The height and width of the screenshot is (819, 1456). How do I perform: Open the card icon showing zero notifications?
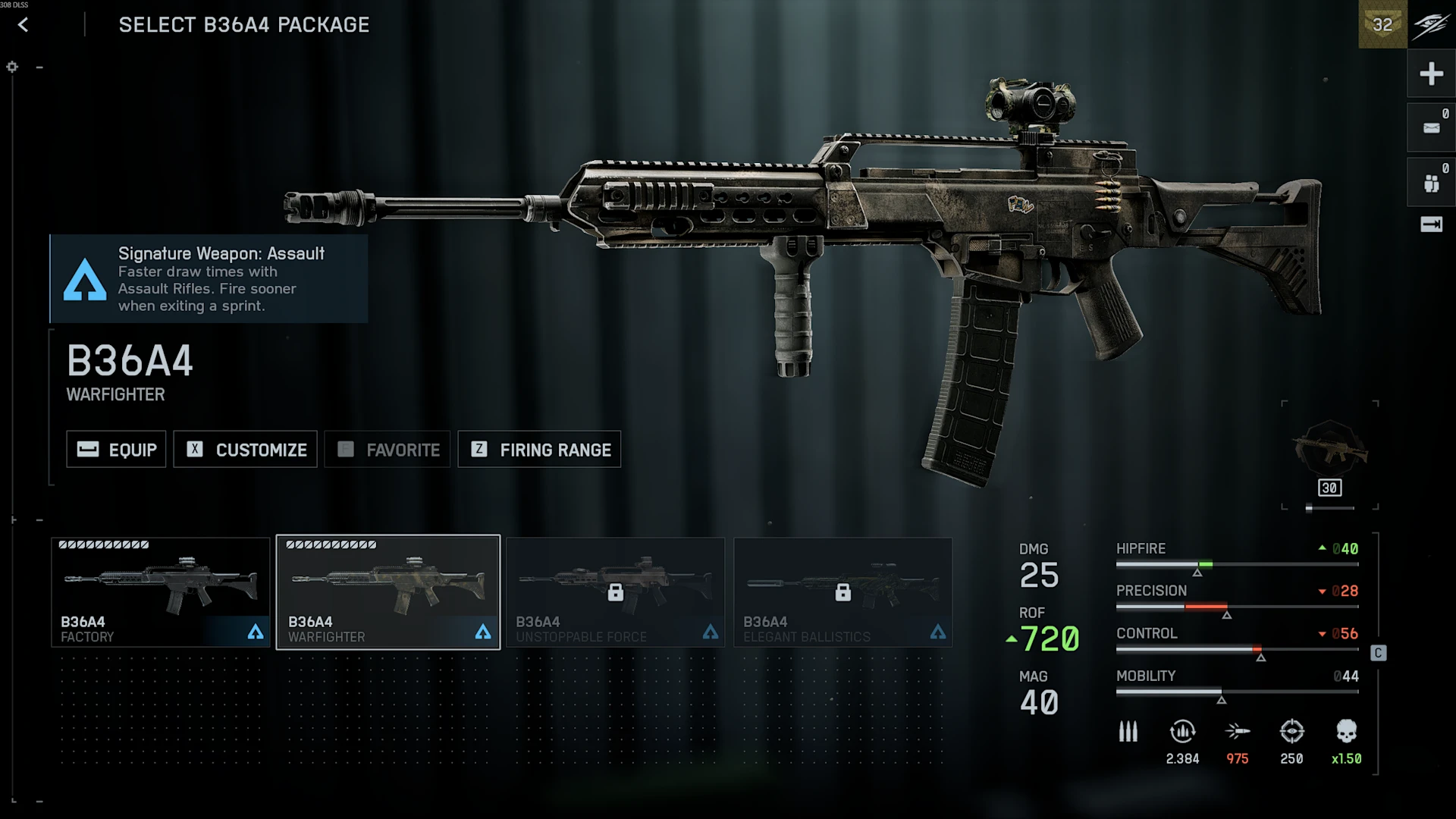coord(1431,128)
